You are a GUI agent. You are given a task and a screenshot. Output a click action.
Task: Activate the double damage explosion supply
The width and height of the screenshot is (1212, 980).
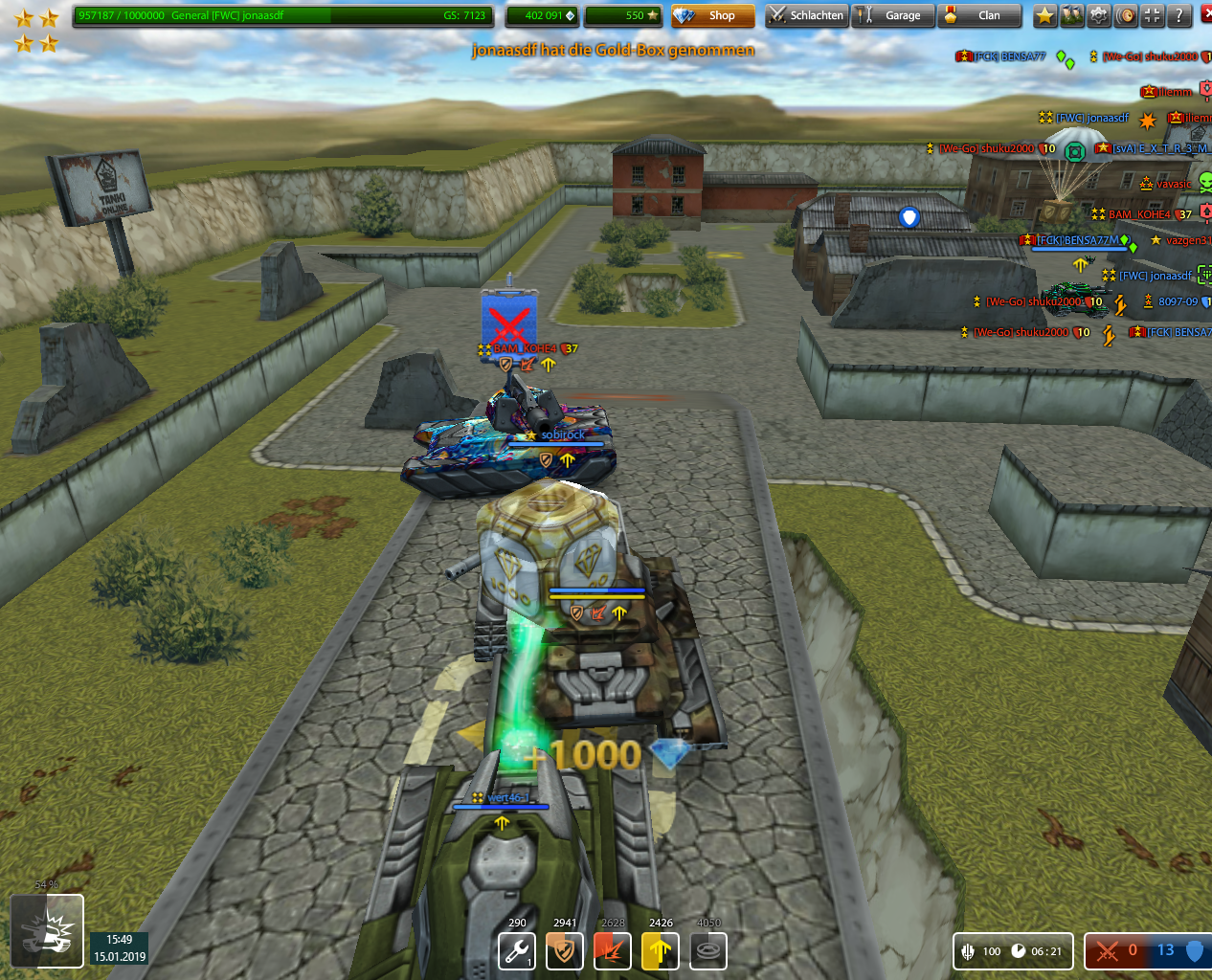(613, 951)
